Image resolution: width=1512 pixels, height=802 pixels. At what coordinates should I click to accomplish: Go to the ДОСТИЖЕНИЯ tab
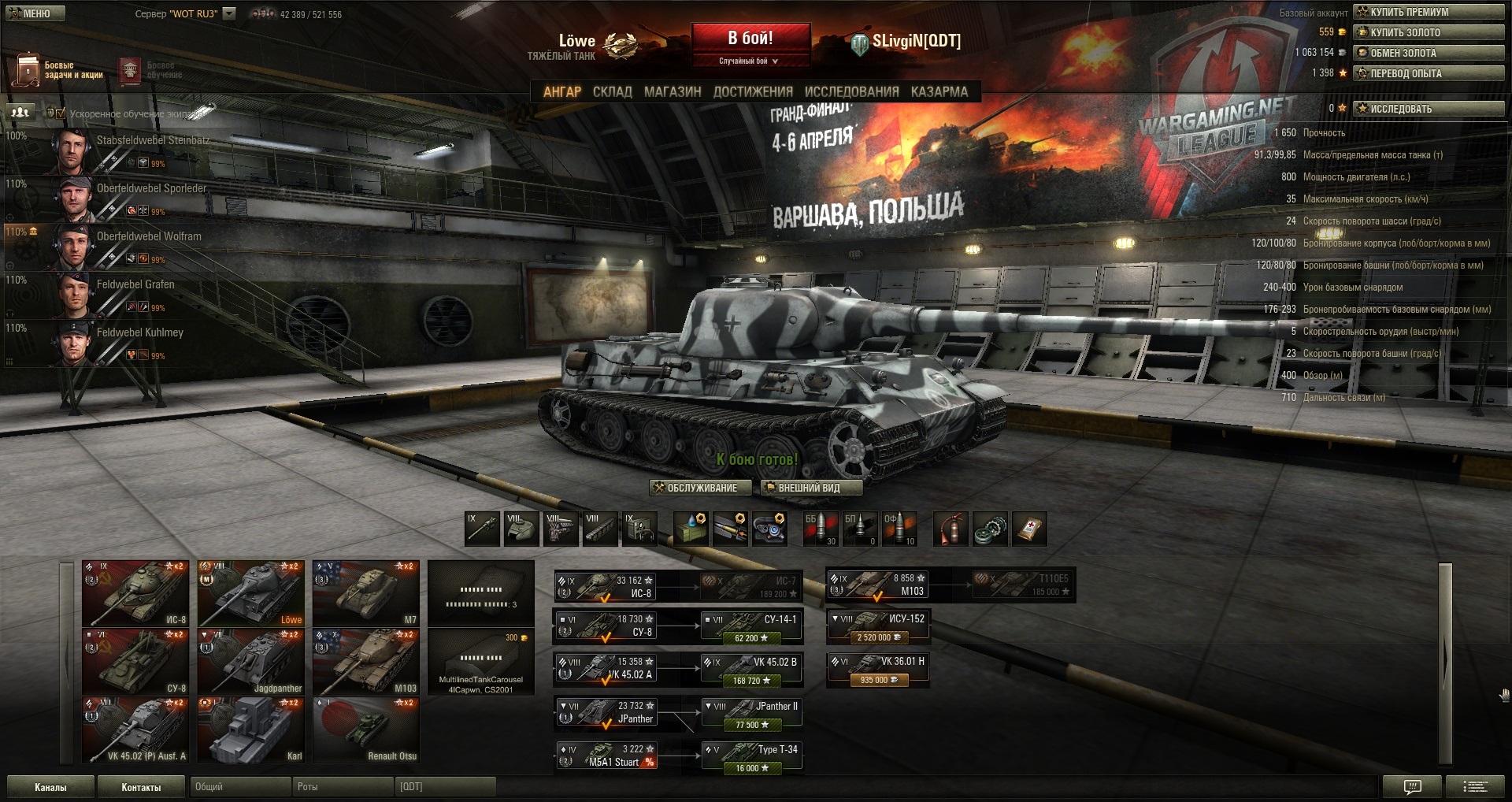click(x=752, y=91)
